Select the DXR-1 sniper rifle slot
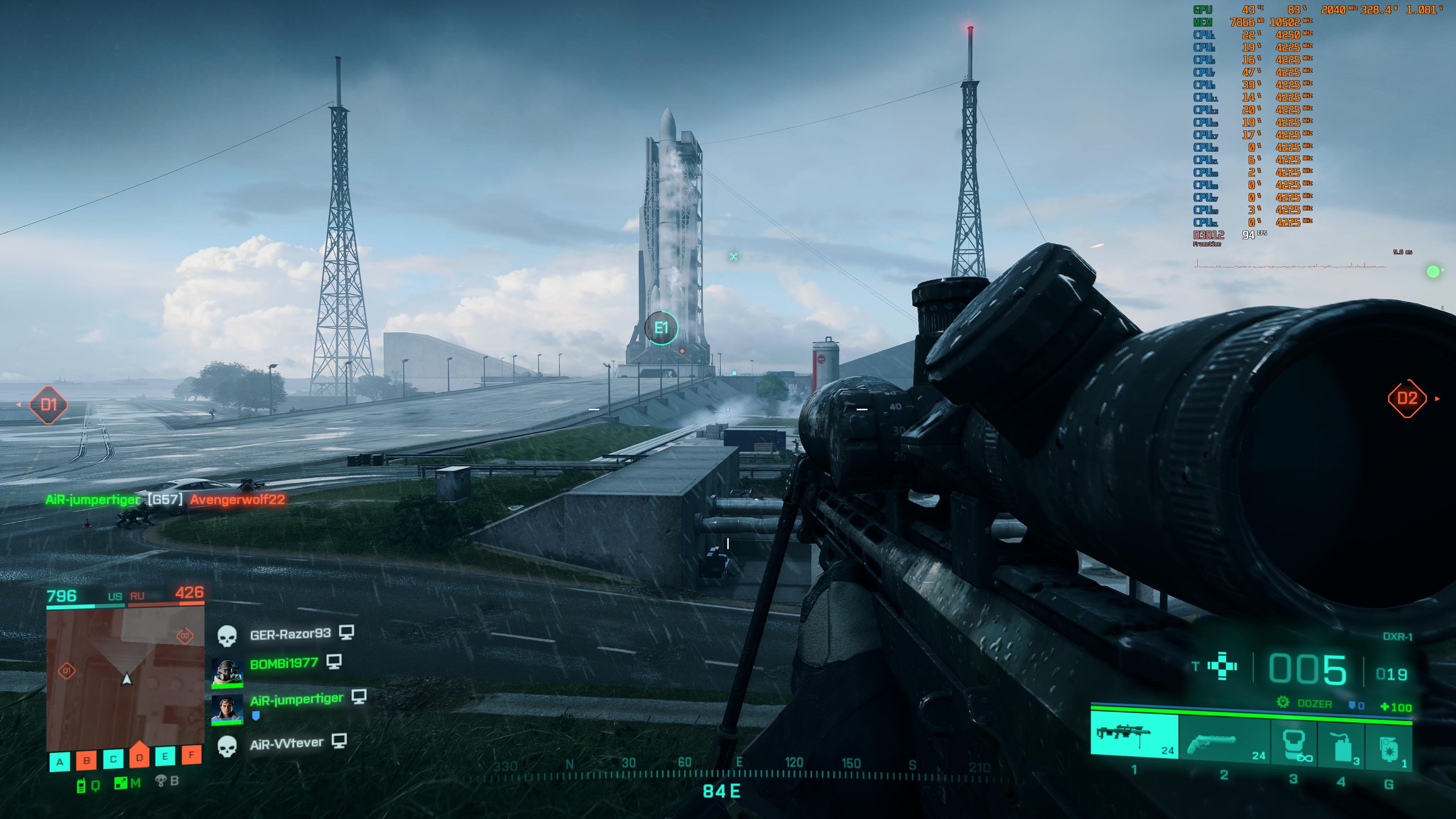 (1134, 736)
